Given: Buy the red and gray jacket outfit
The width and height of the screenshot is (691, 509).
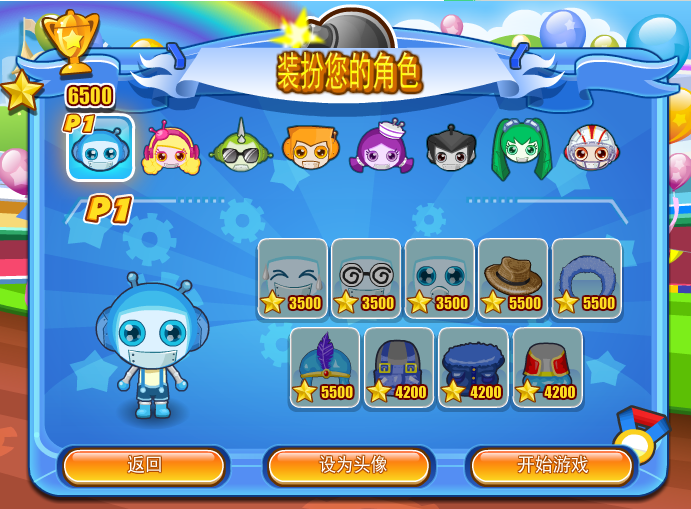Looking at the screenshot, I should (547, 367).
